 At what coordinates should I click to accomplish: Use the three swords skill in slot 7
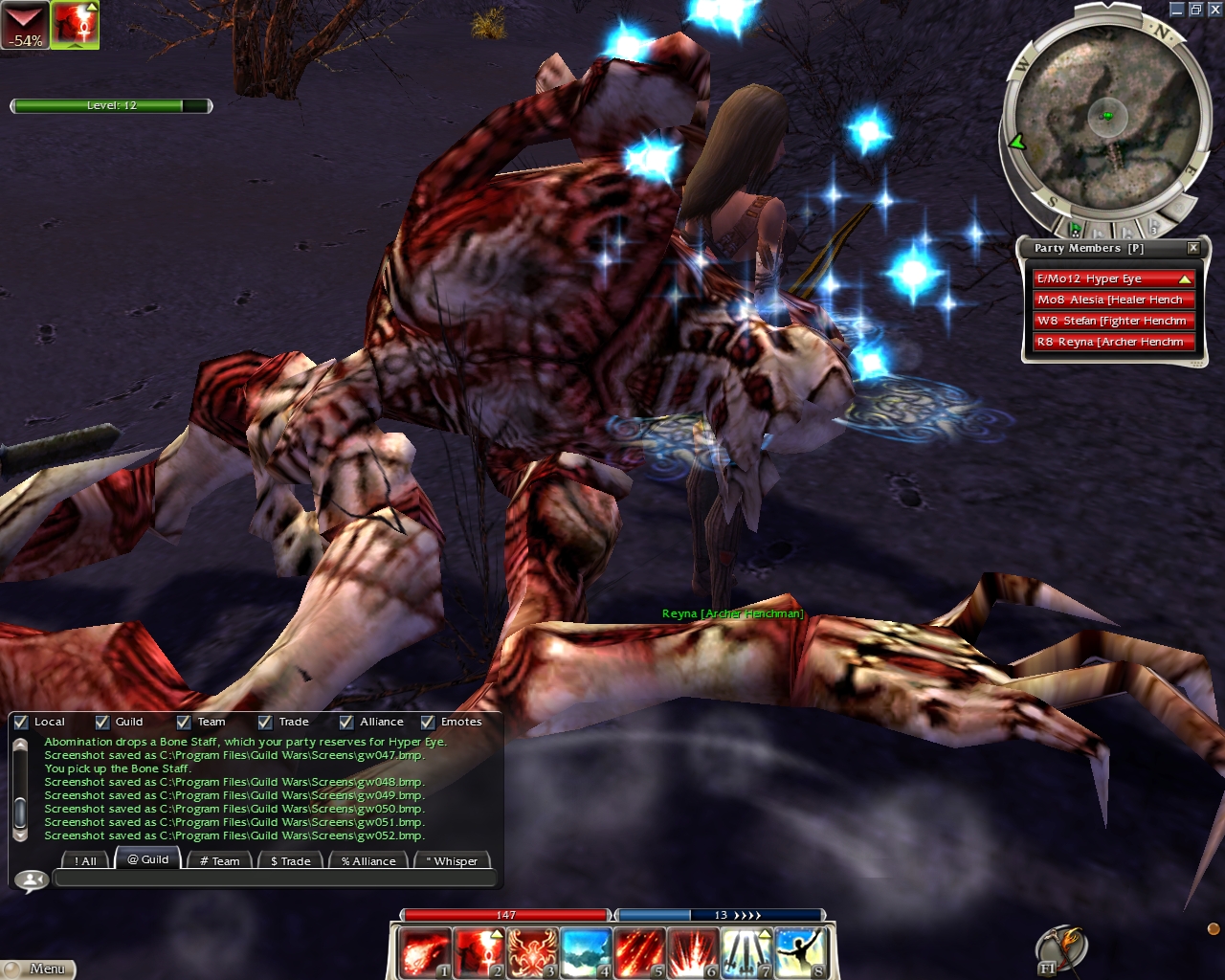tap(746, 952)
